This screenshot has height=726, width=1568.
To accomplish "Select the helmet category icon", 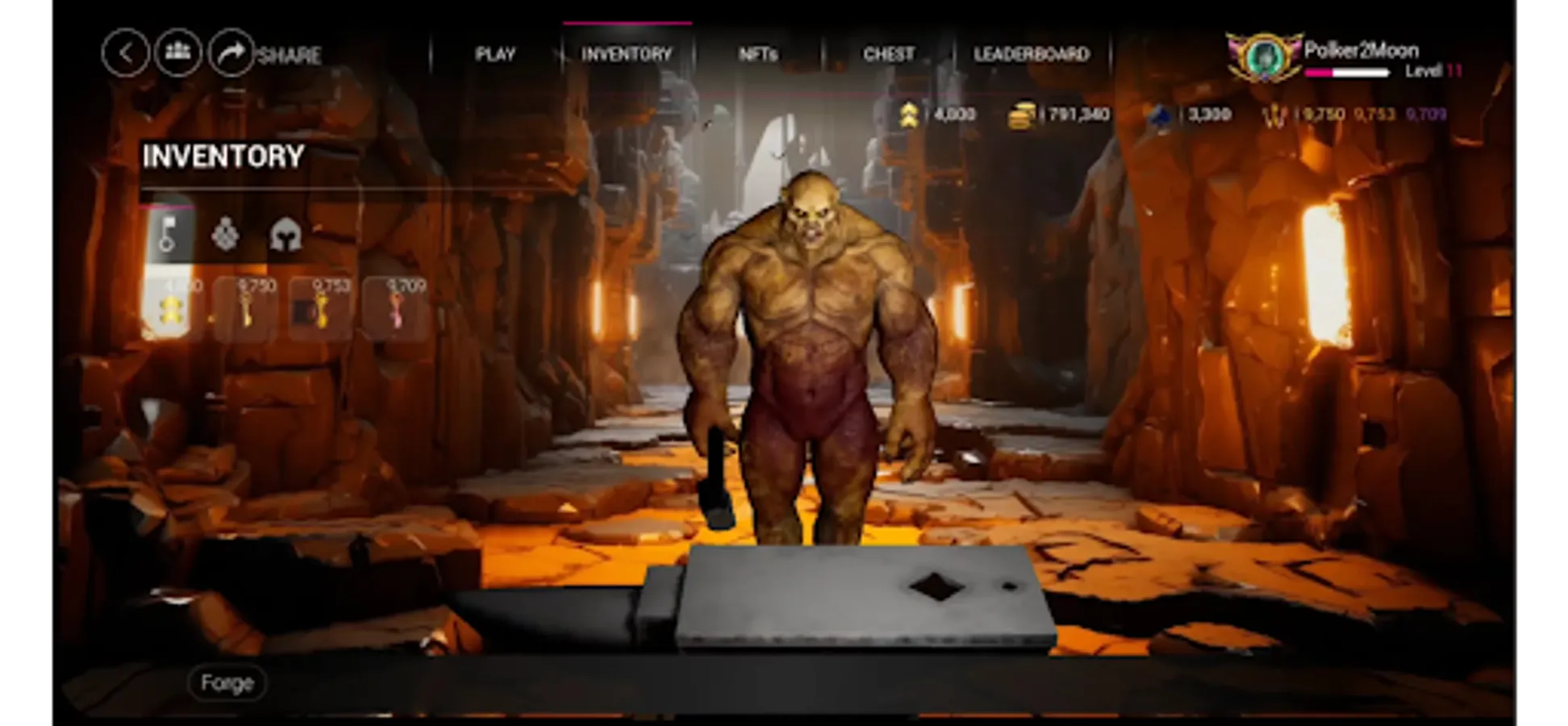I will (x=284, y=235).
